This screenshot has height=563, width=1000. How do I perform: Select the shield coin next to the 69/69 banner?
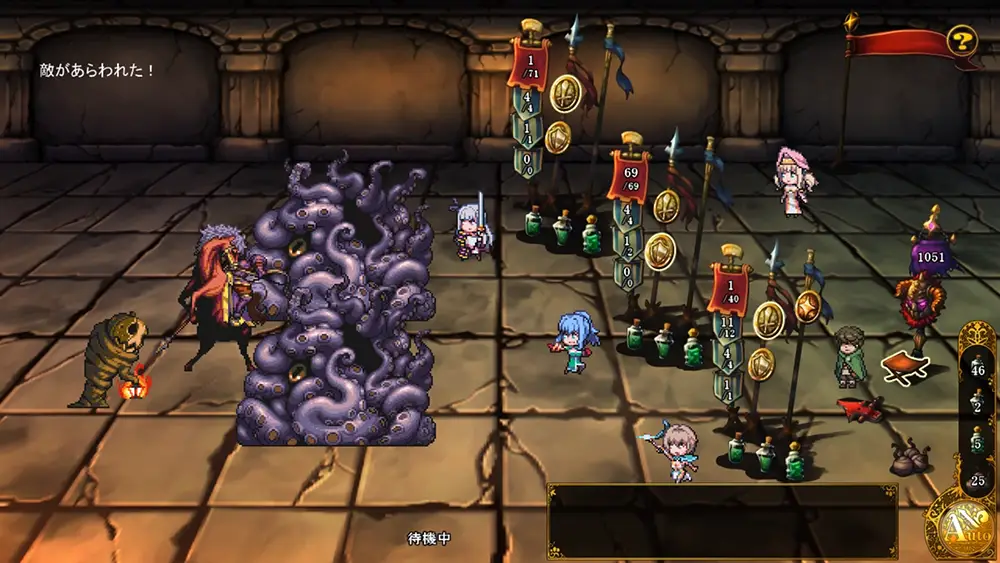659,251
